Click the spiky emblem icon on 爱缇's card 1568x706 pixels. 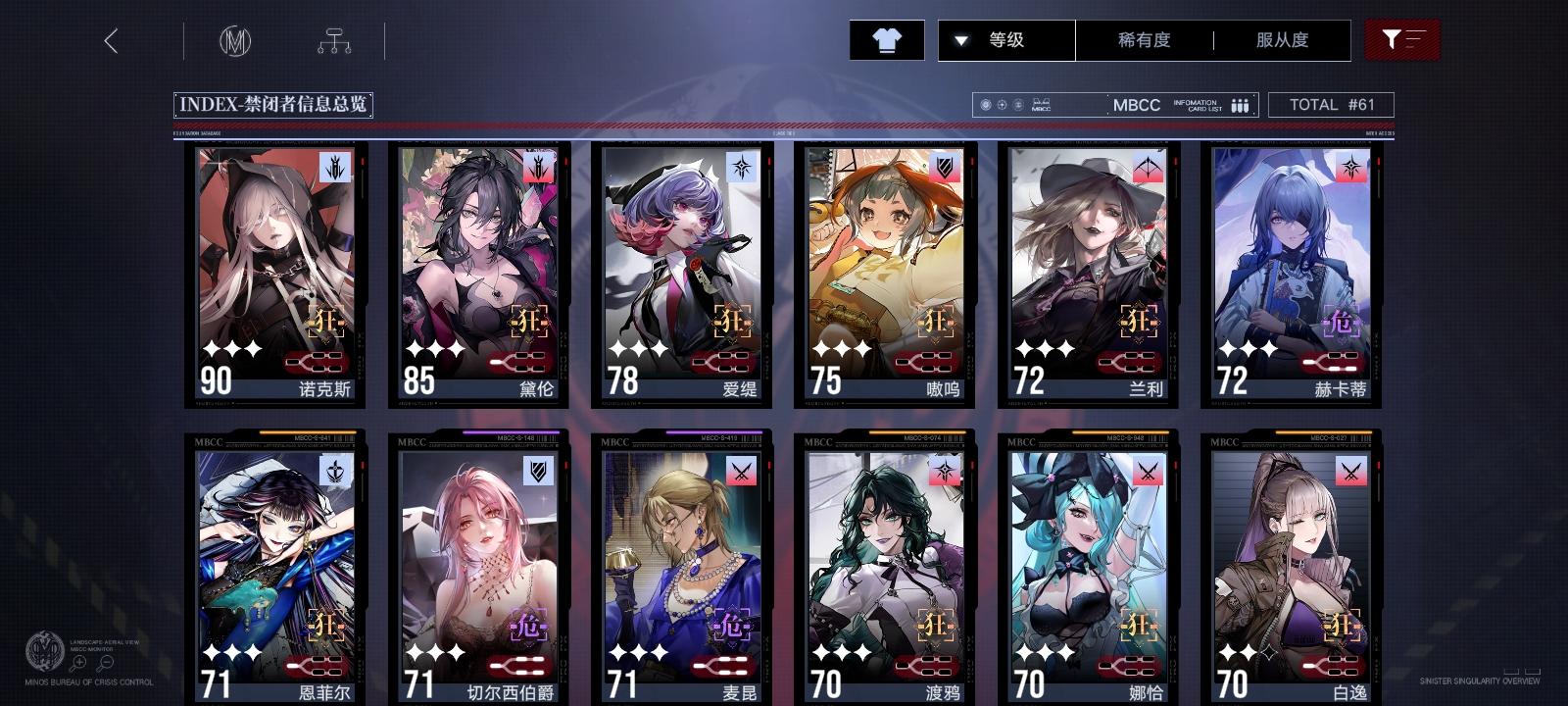pos(741,165)
